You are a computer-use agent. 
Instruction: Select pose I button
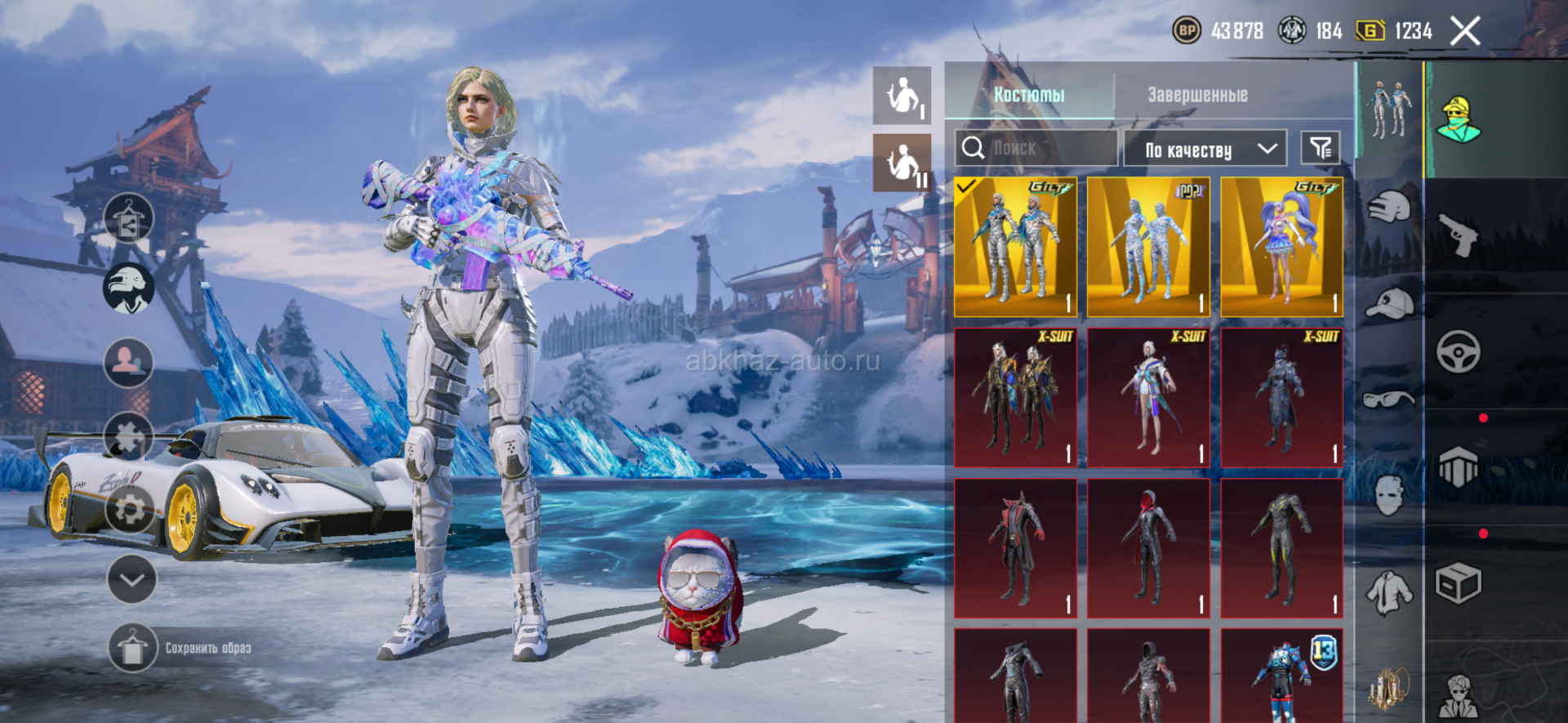[x=902, y=96]
